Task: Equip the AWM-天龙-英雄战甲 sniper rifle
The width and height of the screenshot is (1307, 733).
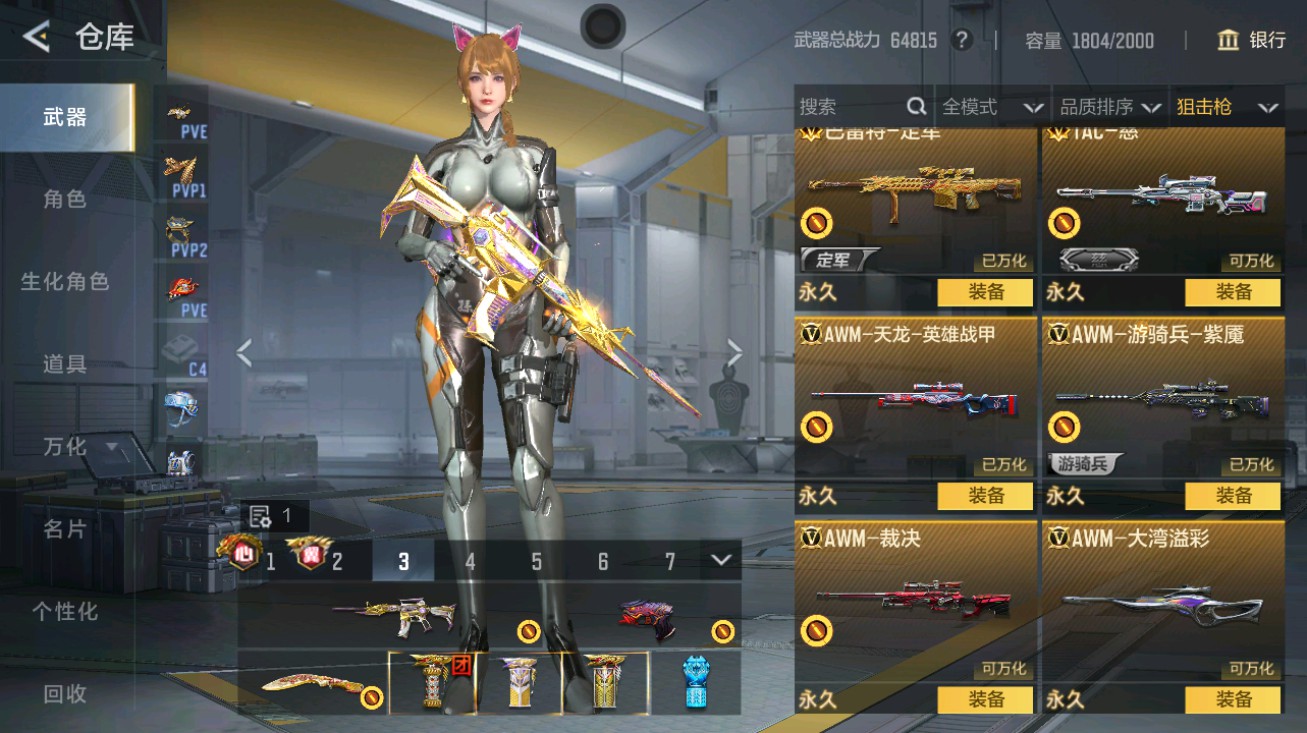Action: click(x=985, y=496)
